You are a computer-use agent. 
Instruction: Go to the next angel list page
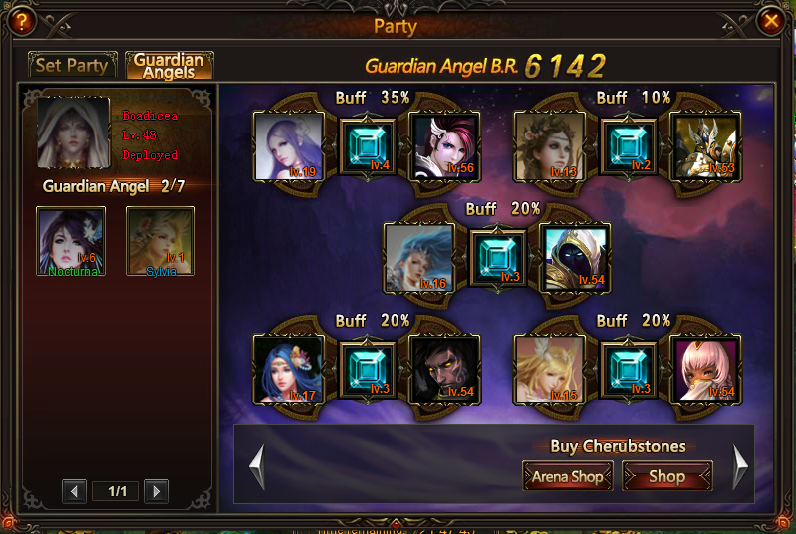[156, 491]
